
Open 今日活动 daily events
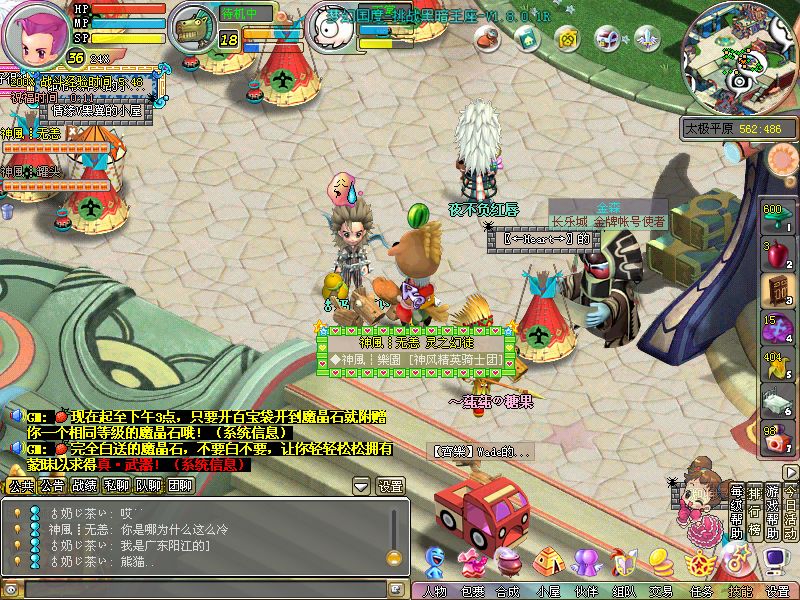pyautogui.click(x=790, y=512)
